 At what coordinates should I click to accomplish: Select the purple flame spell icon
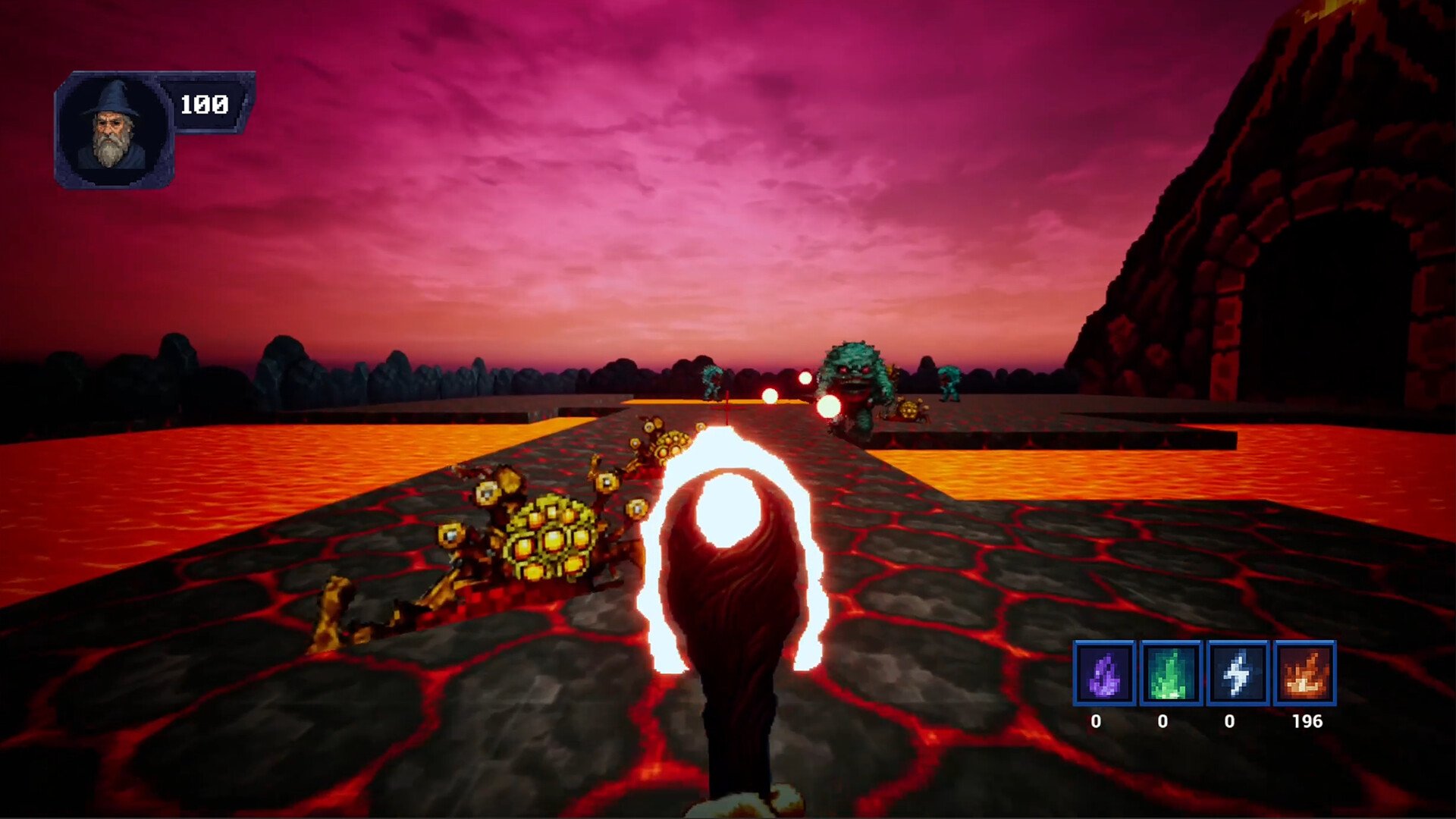(x=1103, y=673)
